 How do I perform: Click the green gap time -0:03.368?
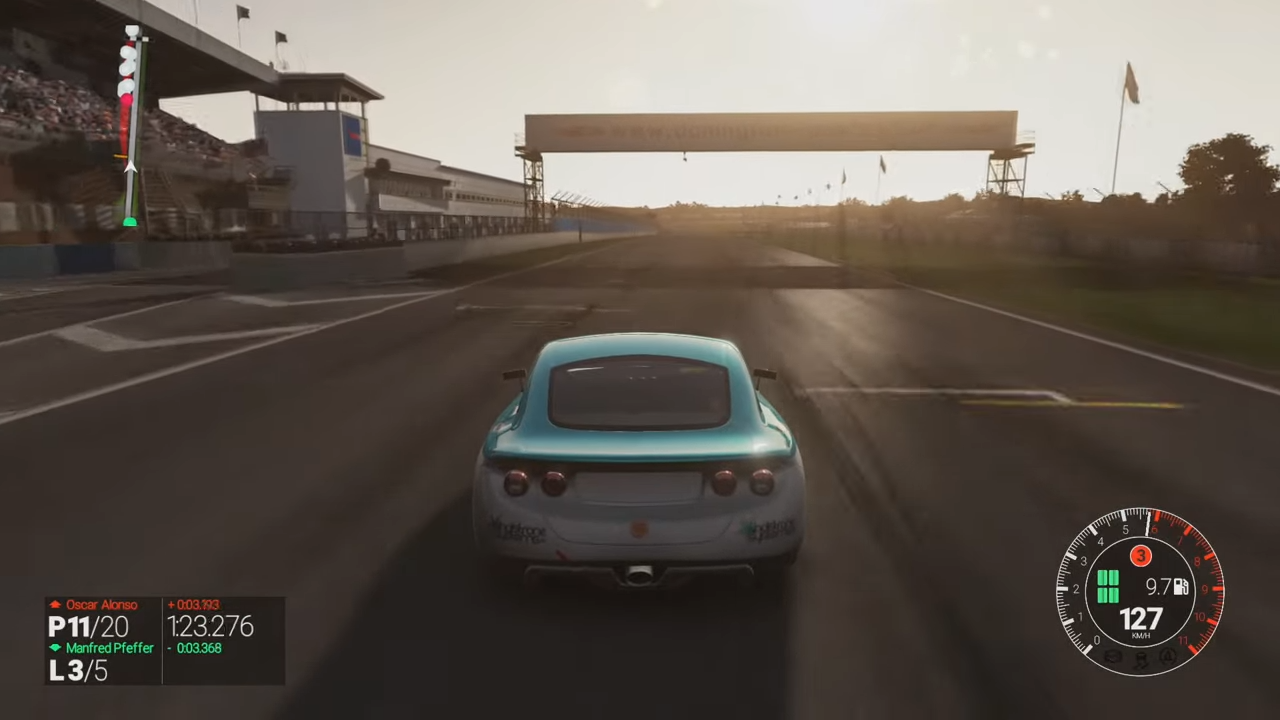(198, 648)
